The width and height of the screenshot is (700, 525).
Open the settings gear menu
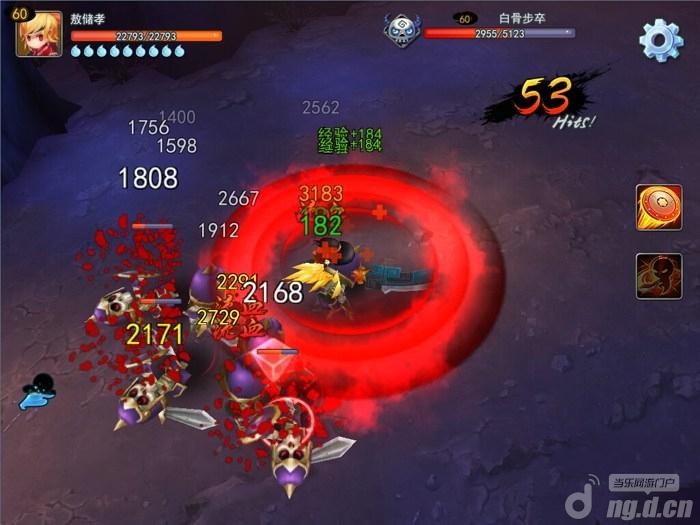click(660, 40)
